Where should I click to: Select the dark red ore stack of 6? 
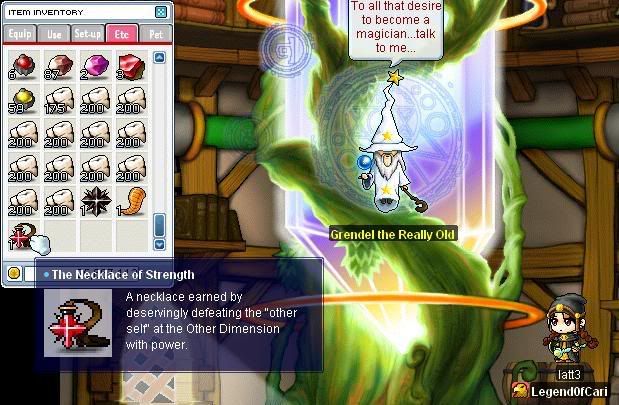click(22, 64)
